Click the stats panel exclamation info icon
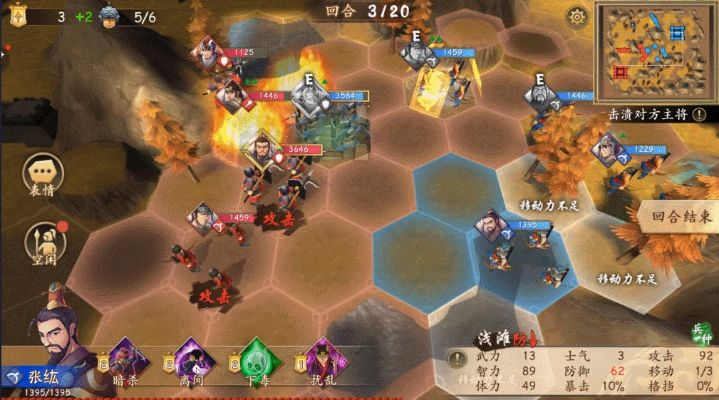Image resolution: width=719 pixels, height=400 pixels. coord(457,359)
